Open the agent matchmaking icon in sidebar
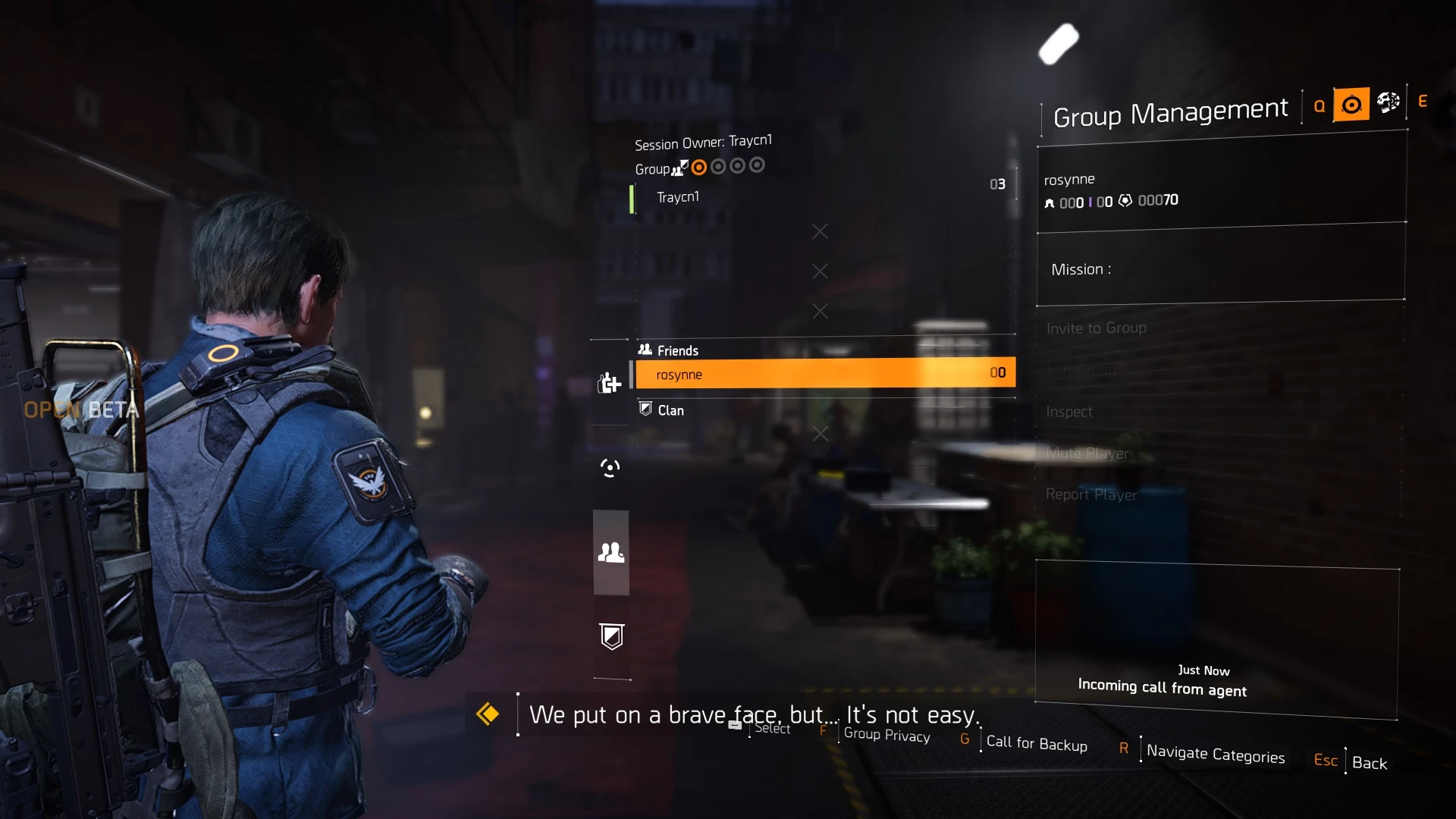This screenshot has width=1456, height=819. point(609,468)
